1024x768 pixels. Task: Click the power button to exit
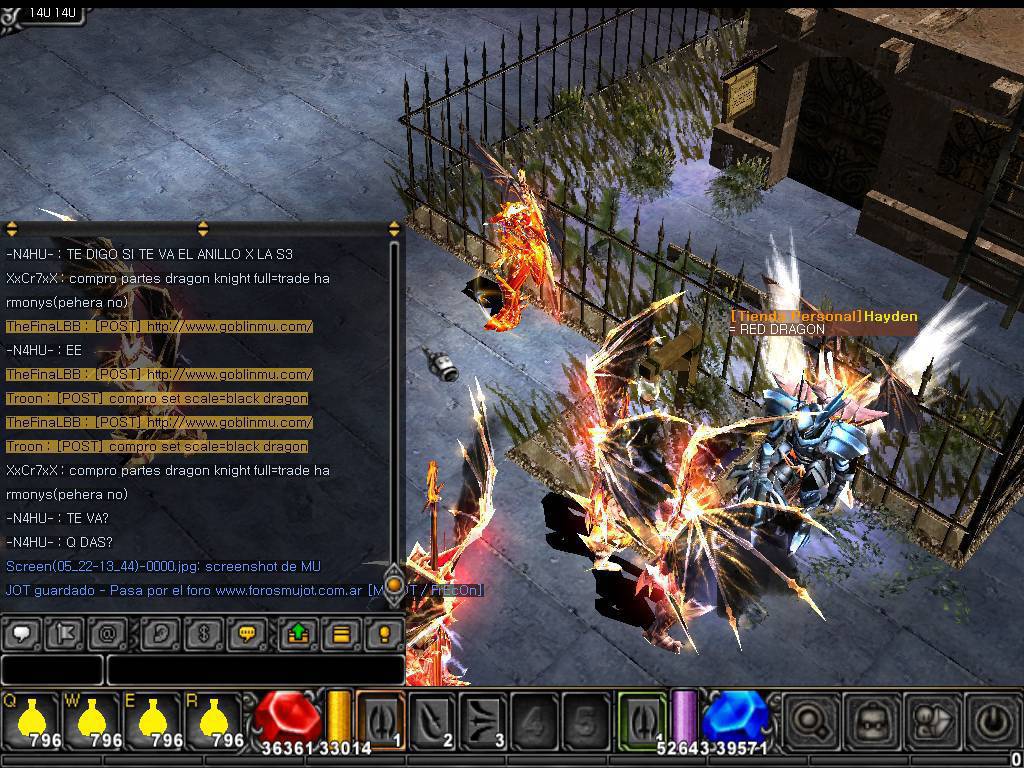click(x=991, y=720)
